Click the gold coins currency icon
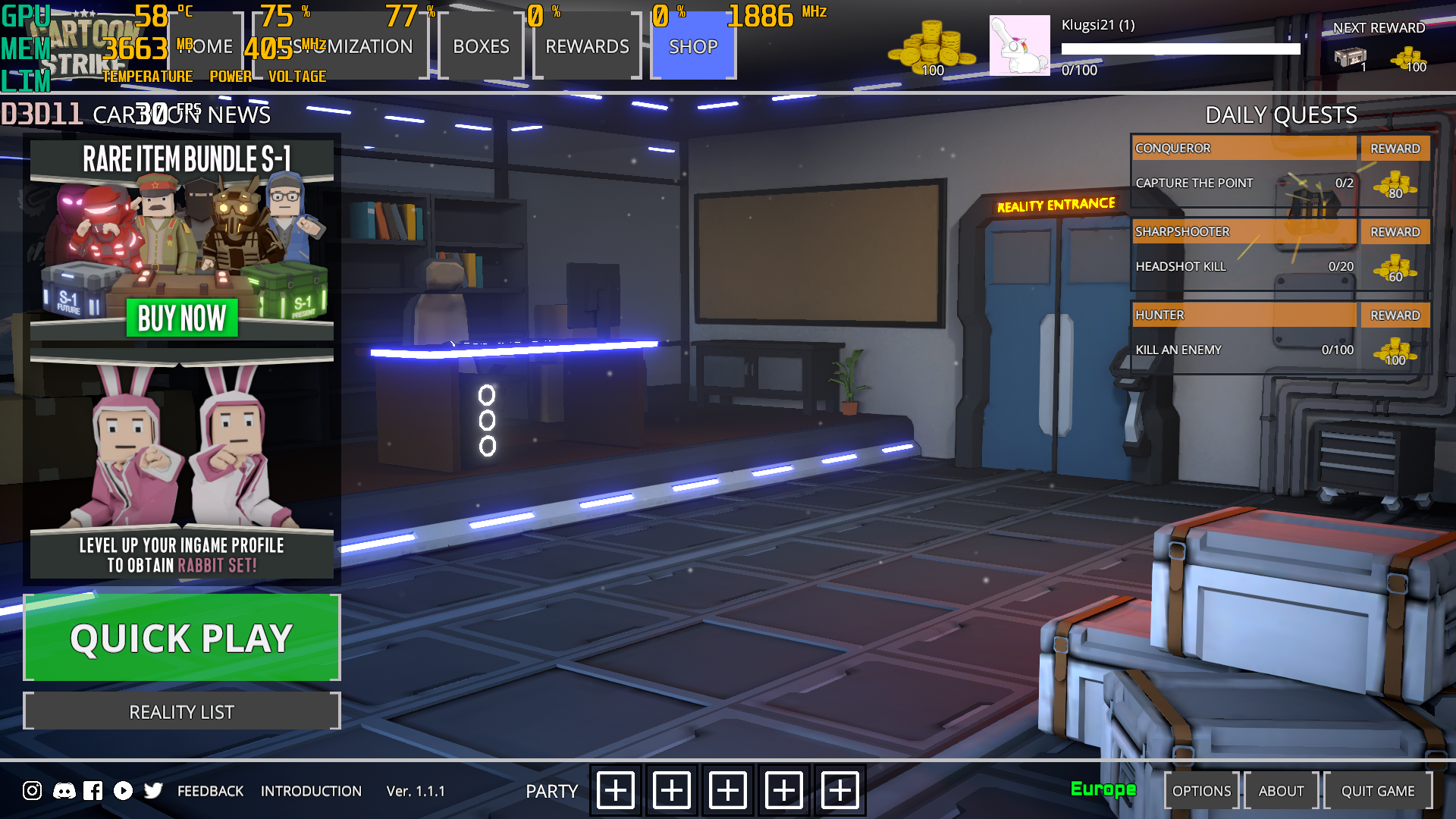The width and height of the screenshot is (1456, 819). pyautogui.click(x=933, y=45)
